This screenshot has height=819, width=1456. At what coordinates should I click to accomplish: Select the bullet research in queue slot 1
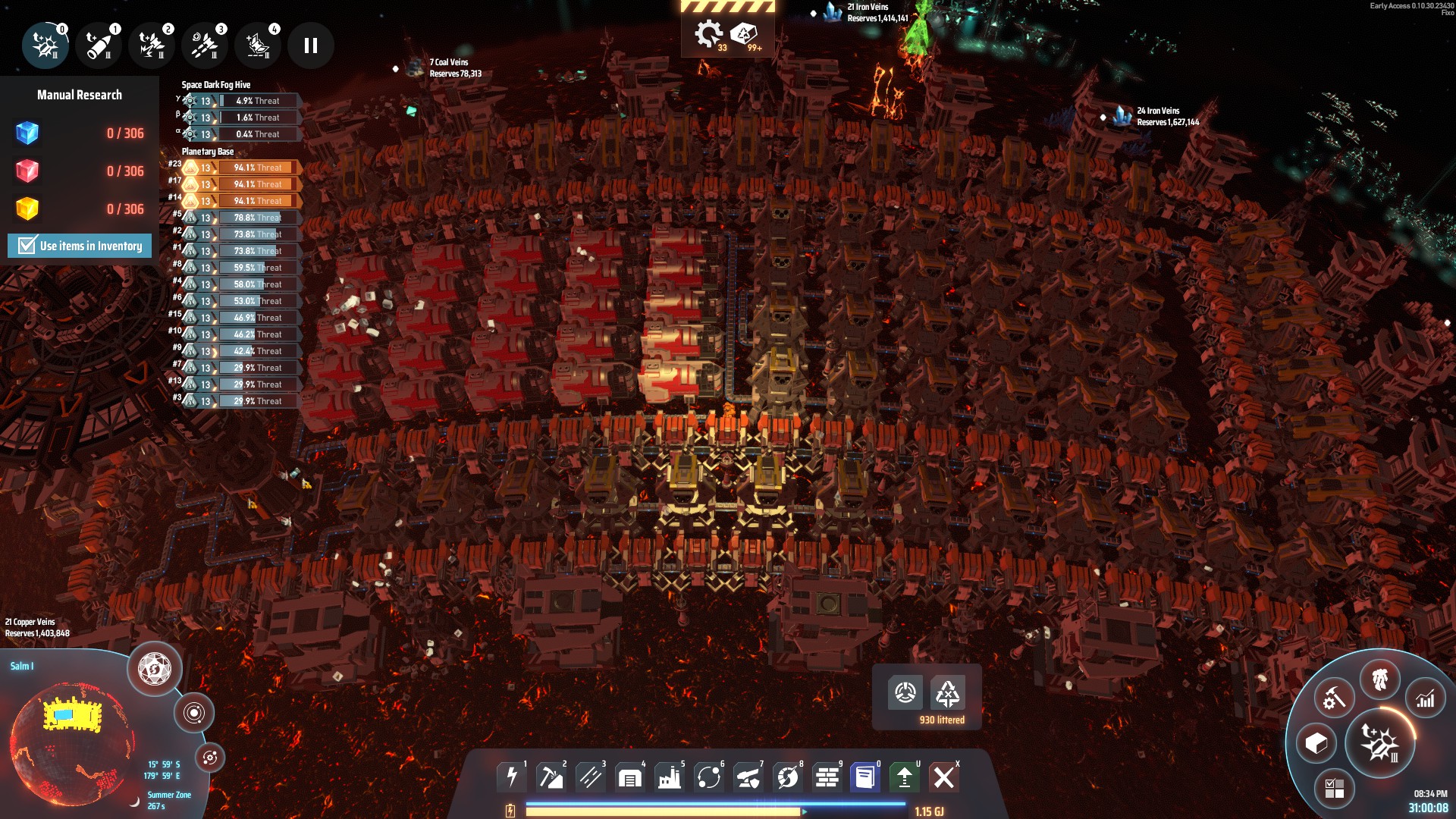(x=99, y=45)
